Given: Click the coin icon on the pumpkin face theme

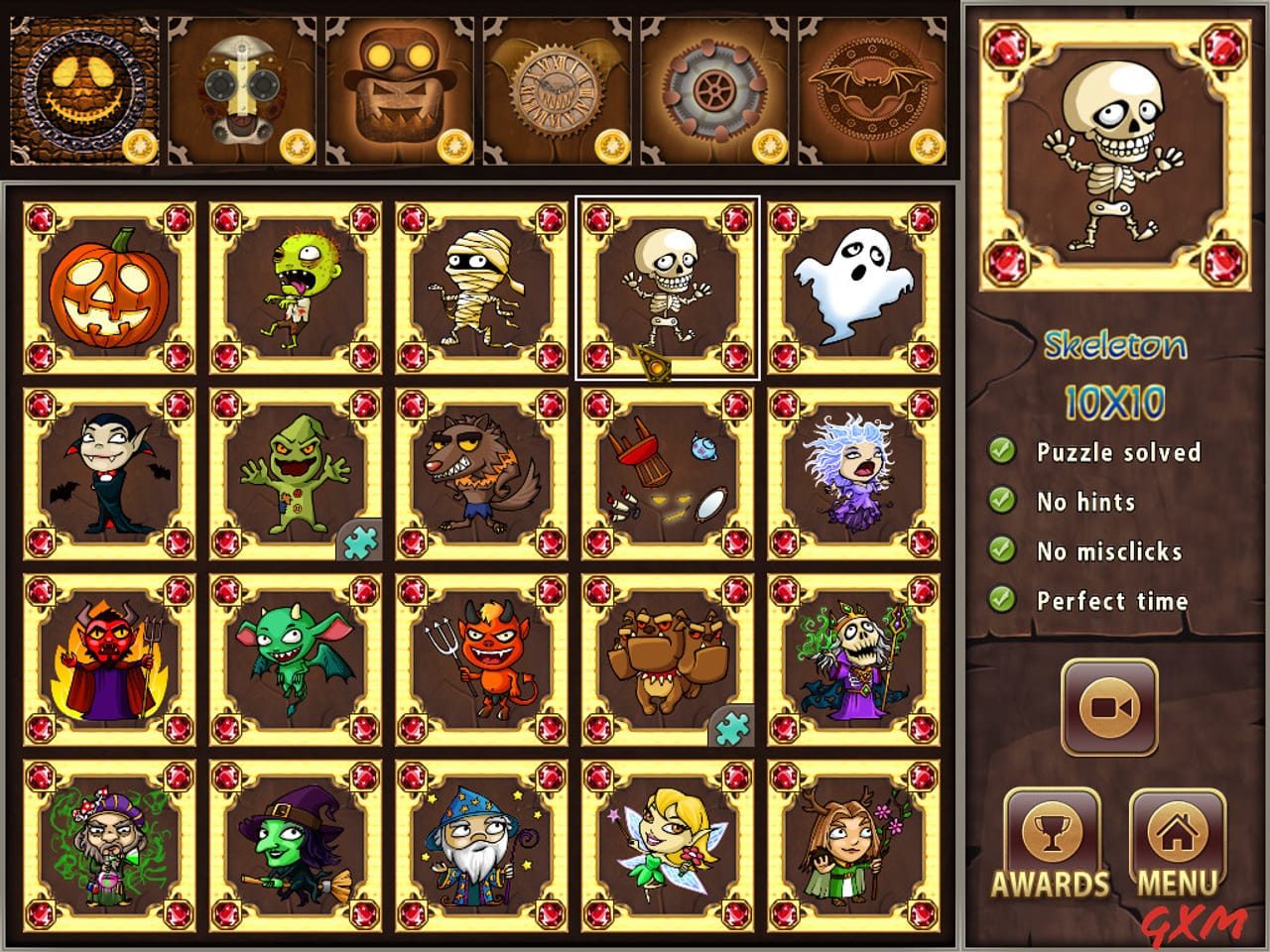Looking at the screenshot, I should click(x=142, y=147).
